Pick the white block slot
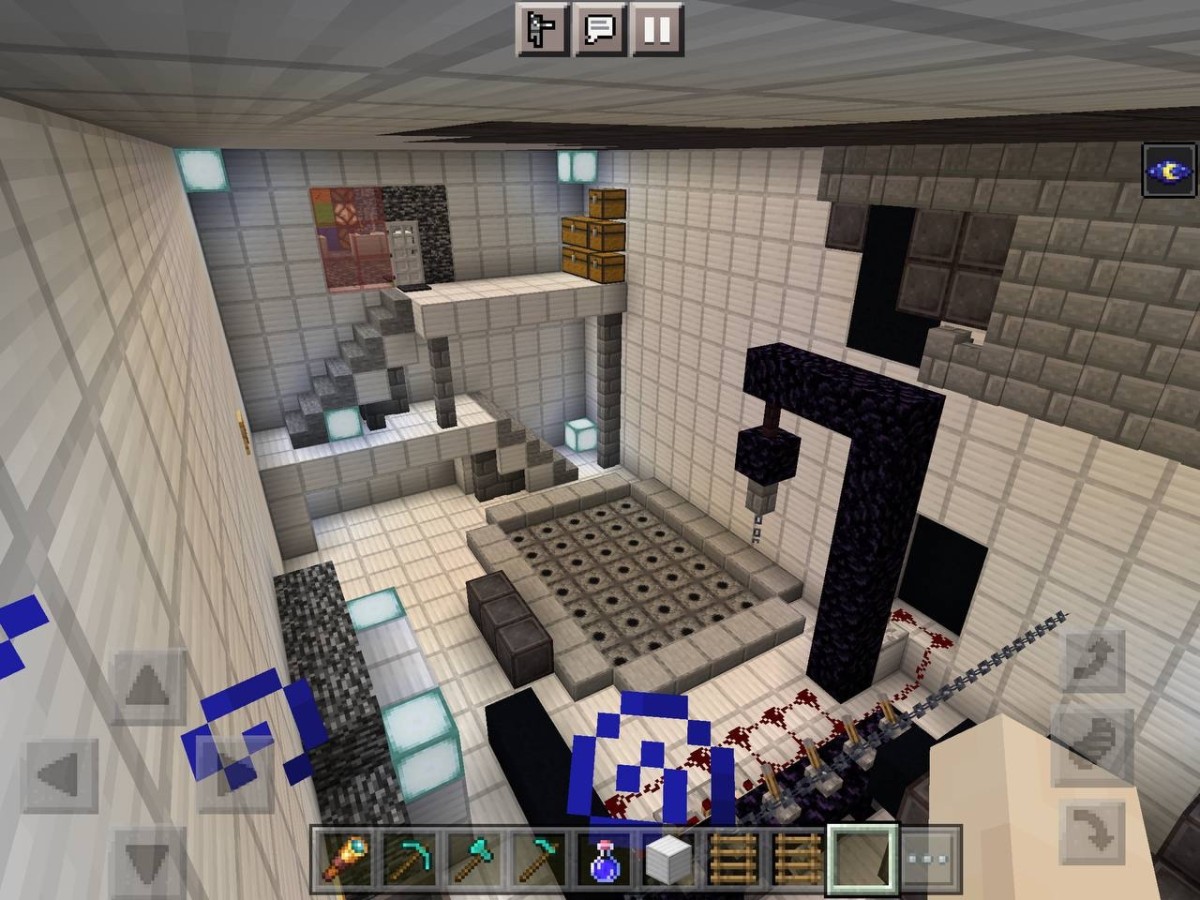The width and height of the screenshot is (1200, 900). [668, 859]
